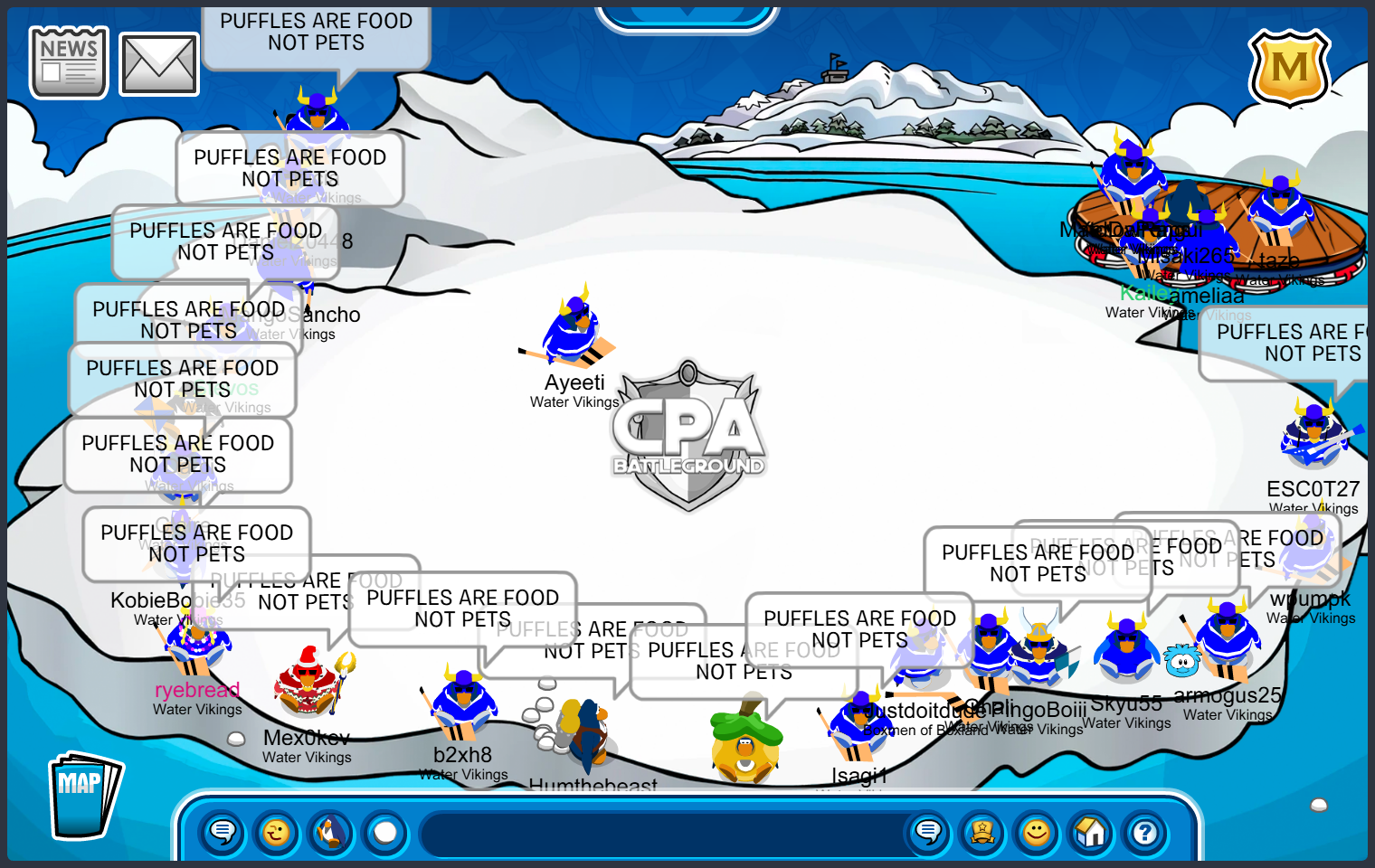Open the News newspaper

[69, 62]
